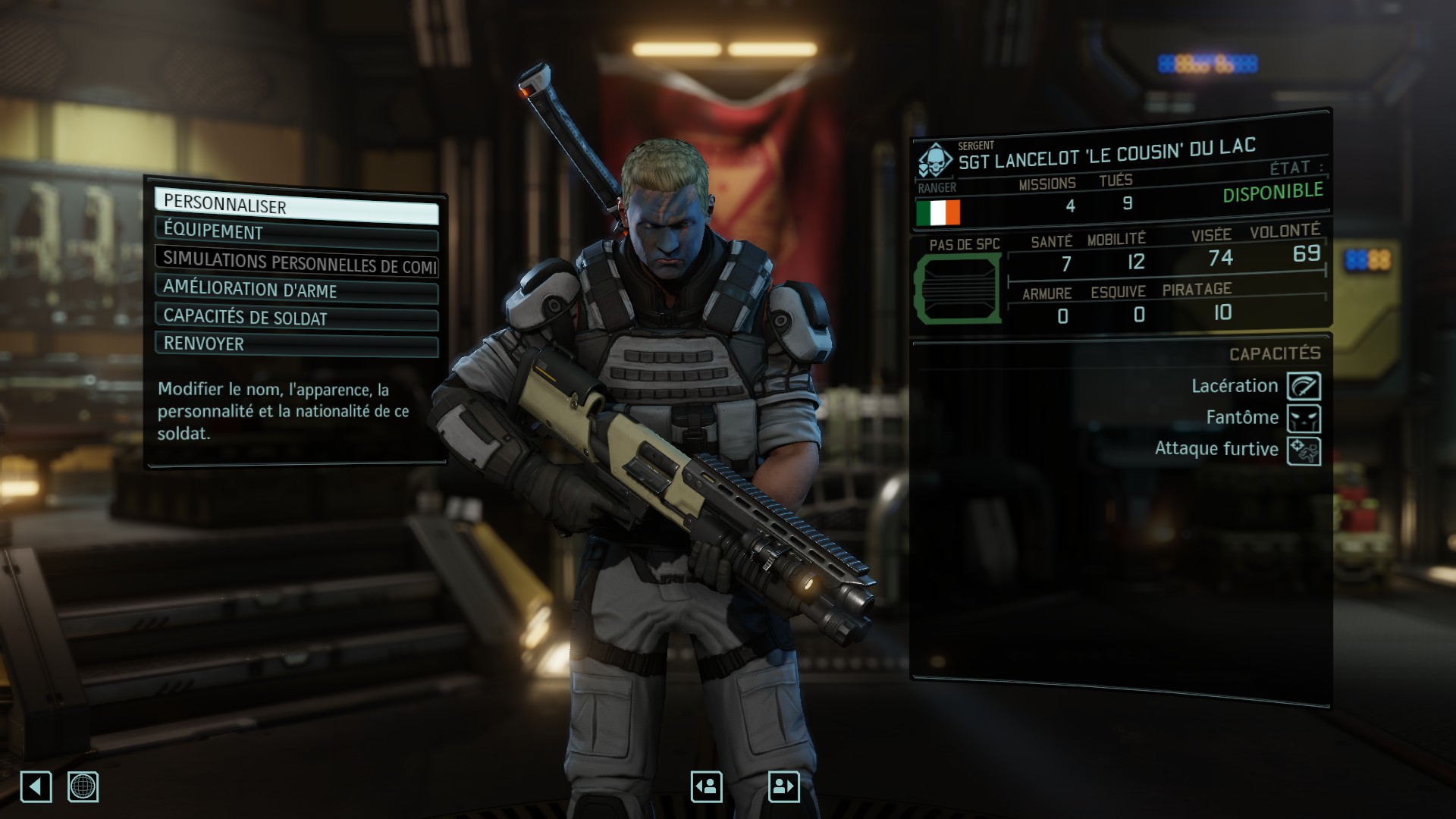1456x819 pixels.
Task: Open Capacités de soldat
Action: click(x=297, y=318)
